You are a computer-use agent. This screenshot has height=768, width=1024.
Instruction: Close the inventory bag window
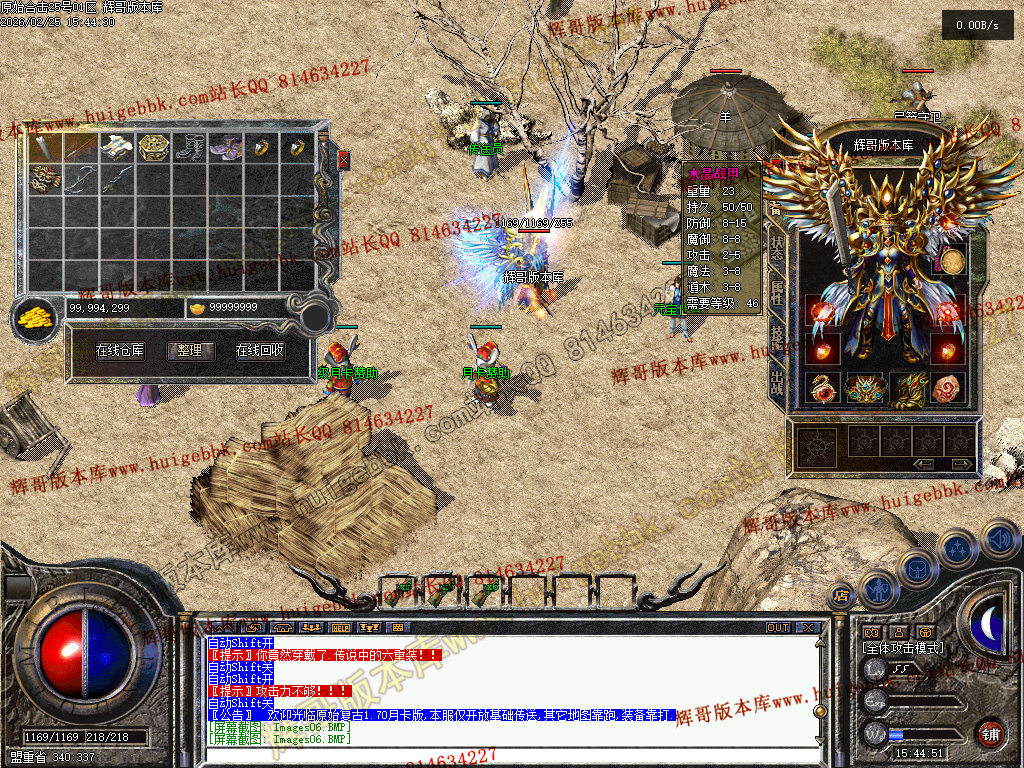[344, 160]
